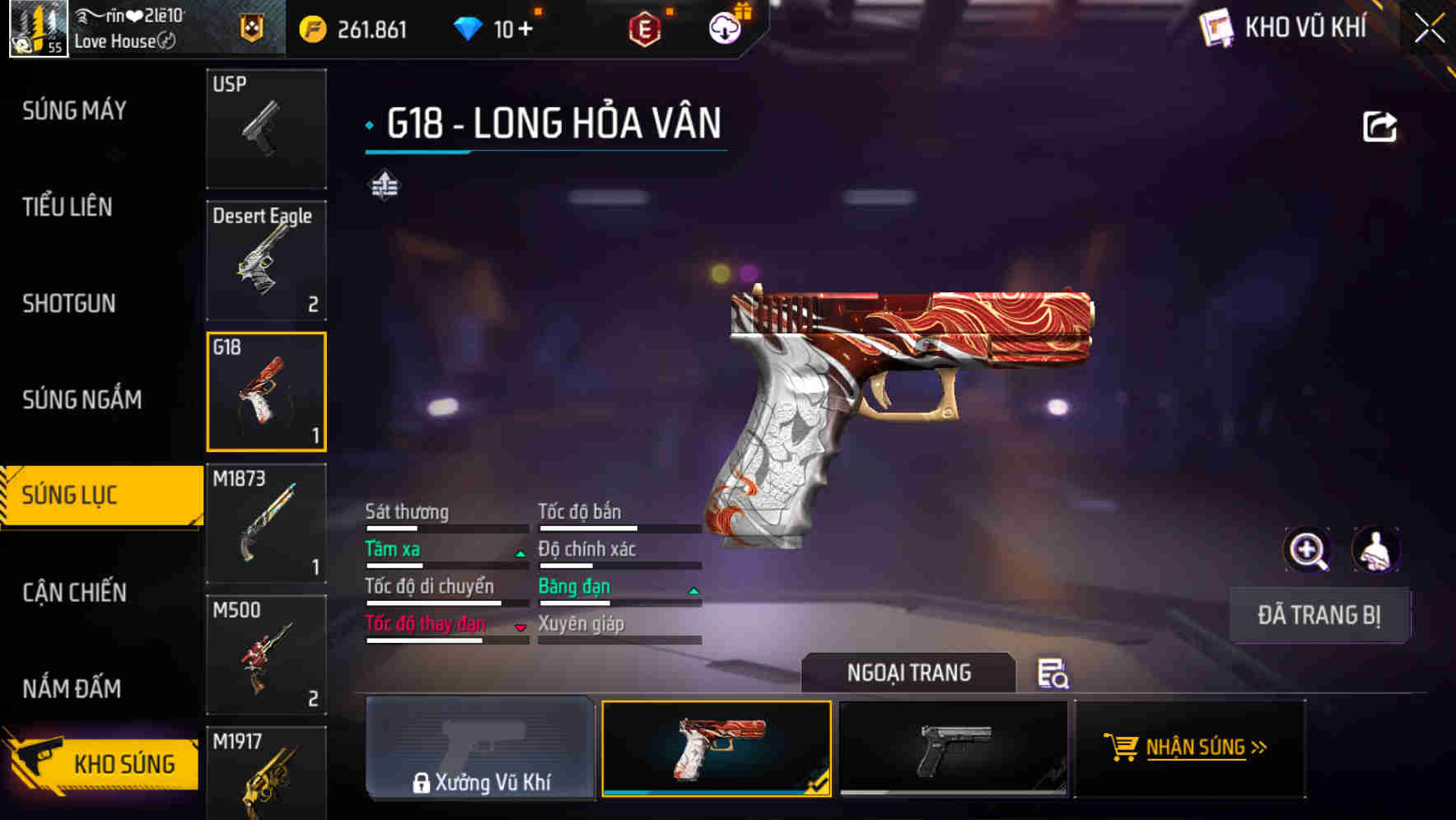Open the Nắm Đấm category
The height and width of the screenshot is (820, 1456).
tap(72, 688)
